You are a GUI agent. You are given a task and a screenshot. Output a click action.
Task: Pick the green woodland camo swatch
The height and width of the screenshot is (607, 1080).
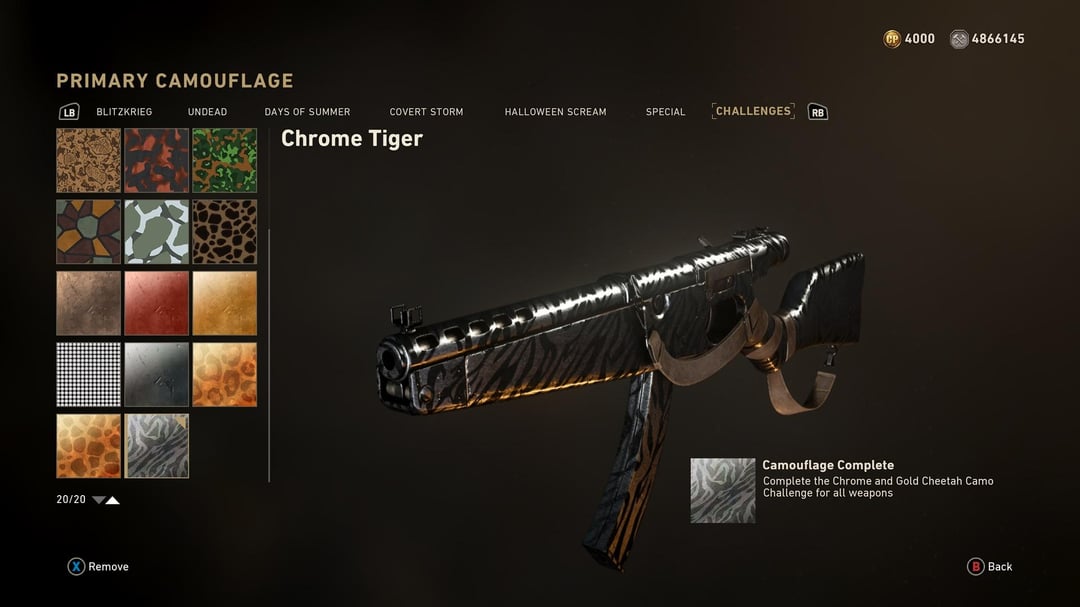224,160
